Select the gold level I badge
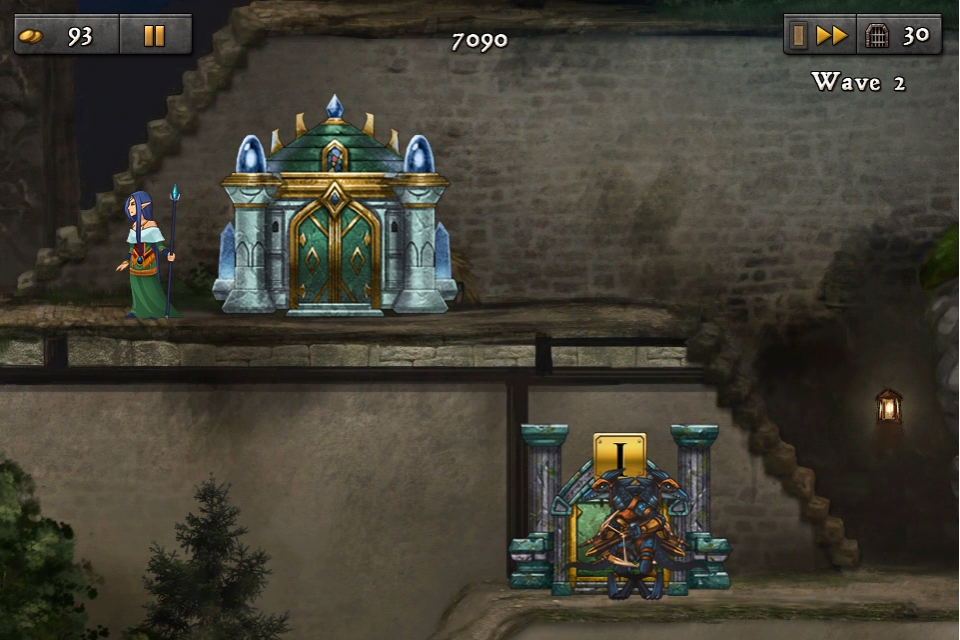The height and width of the screenshot is (640, 960). [620, 455]
